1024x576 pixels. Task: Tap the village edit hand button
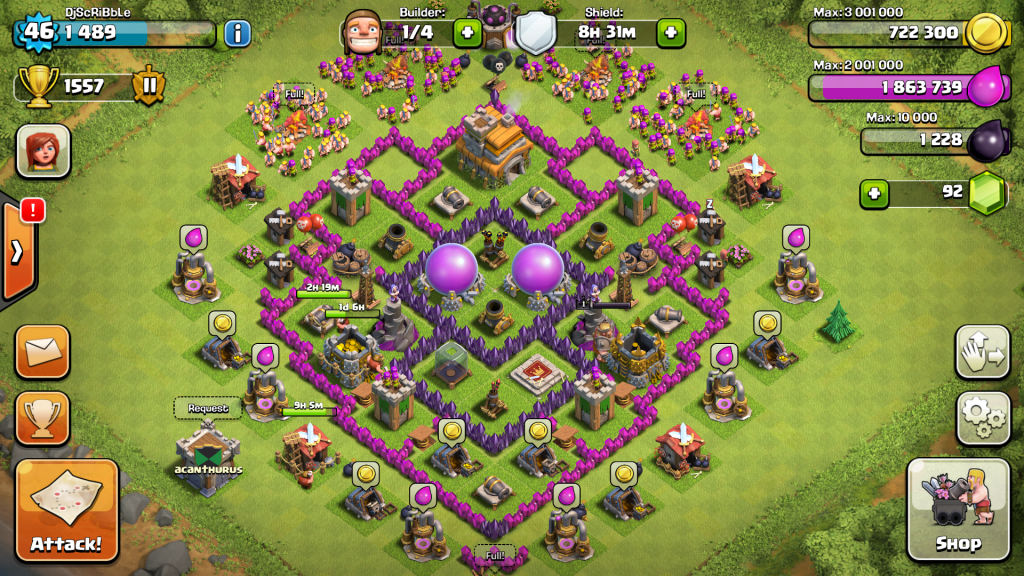(982, 351)
